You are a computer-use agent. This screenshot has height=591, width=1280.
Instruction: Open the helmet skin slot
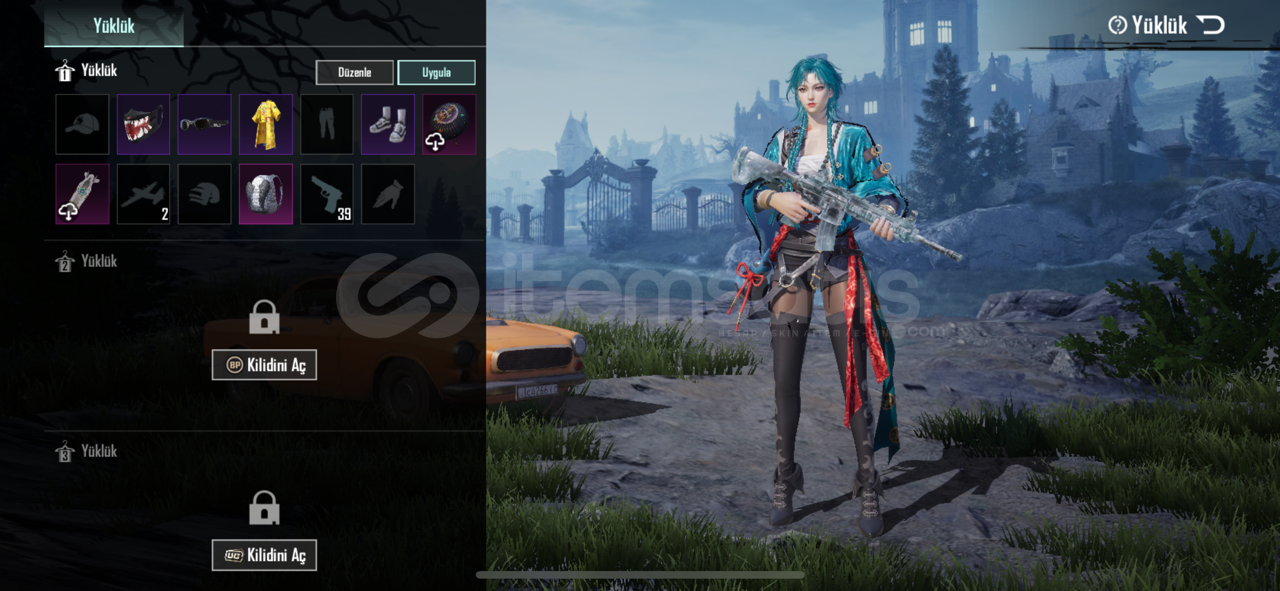point(204,194)
